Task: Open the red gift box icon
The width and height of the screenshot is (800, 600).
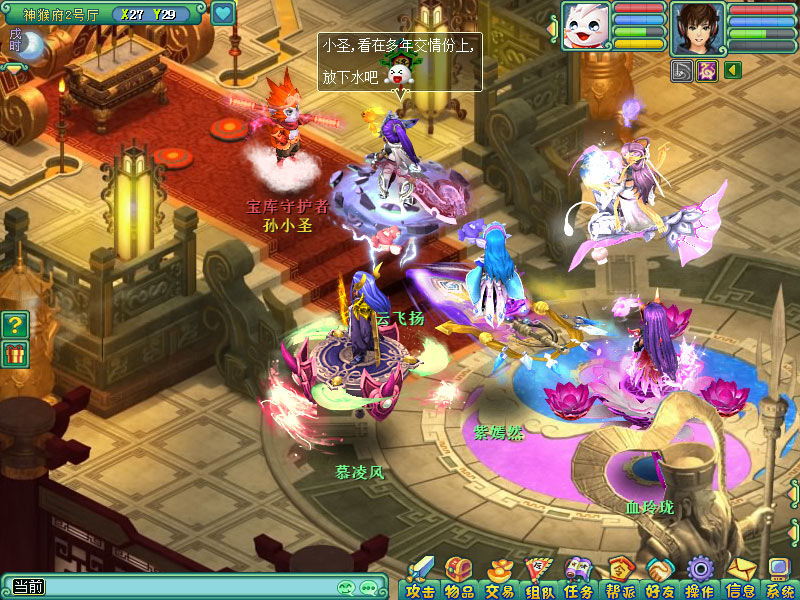Action: pyautogui.click(x=14, y=353)
